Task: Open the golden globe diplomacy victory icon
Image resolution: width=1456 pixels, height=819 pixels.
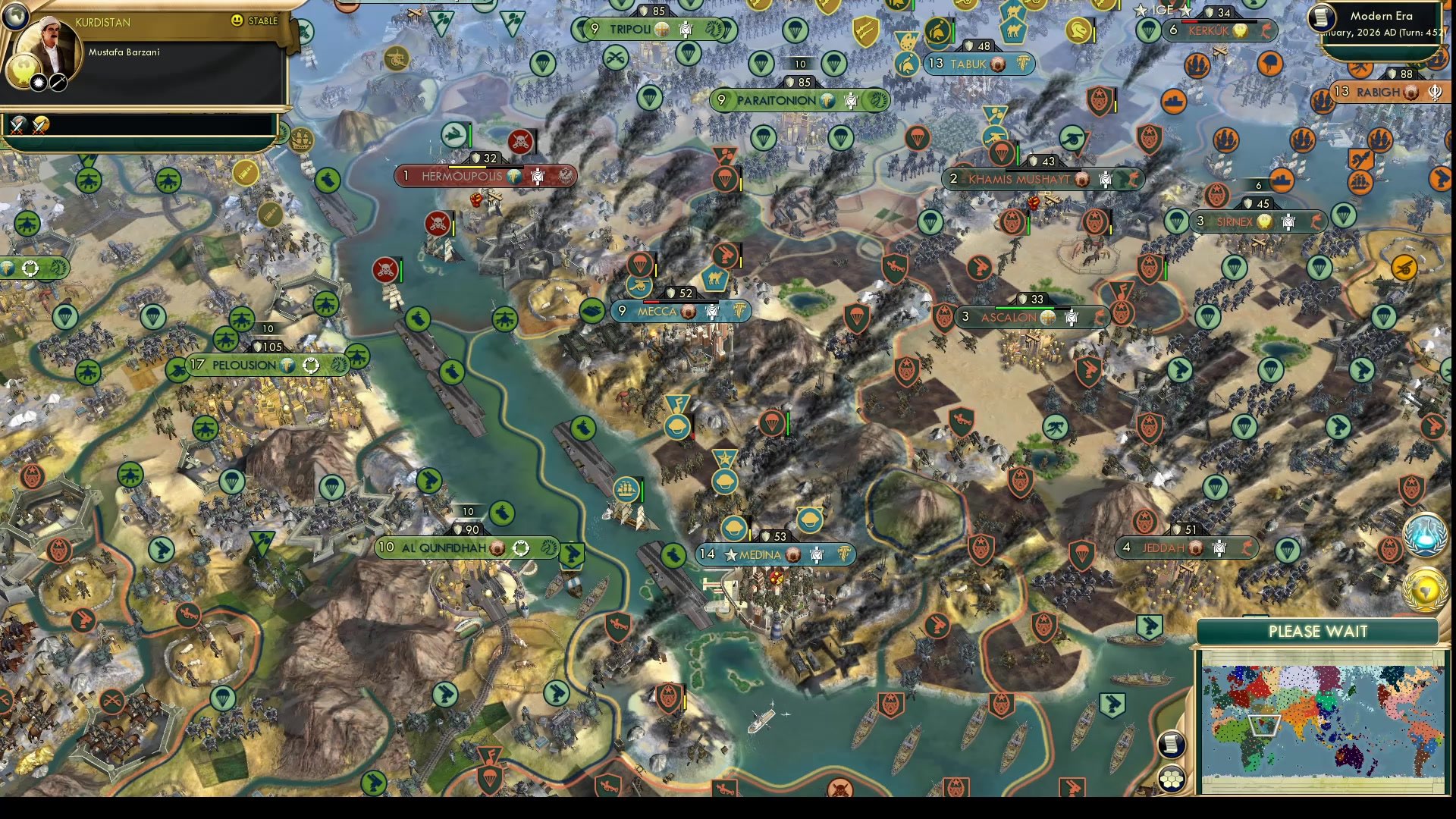Action: [1424, 589]
